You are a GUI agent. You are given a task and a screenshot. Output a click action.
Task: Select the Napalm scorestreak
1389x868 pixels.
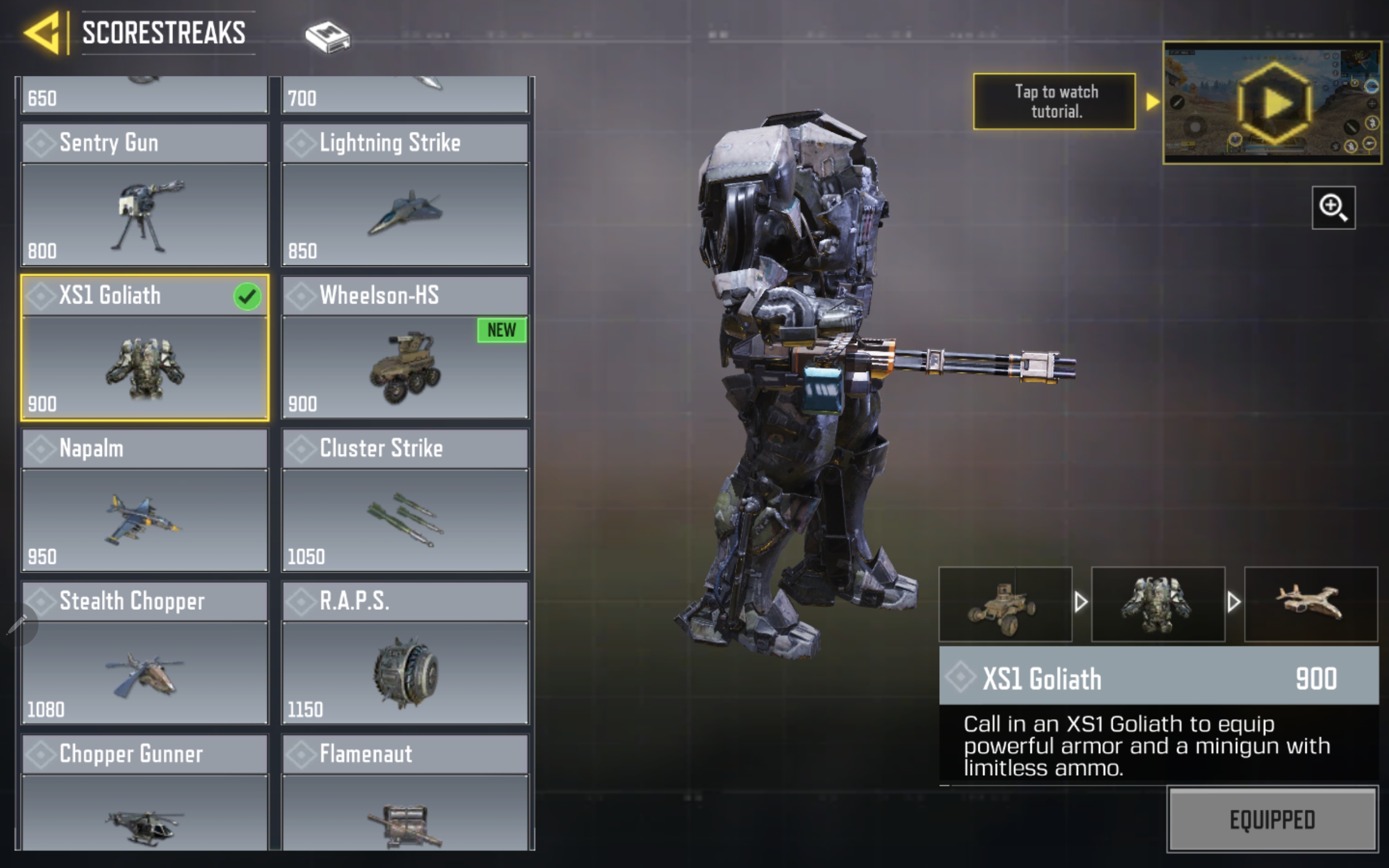[x=145, y=500]
